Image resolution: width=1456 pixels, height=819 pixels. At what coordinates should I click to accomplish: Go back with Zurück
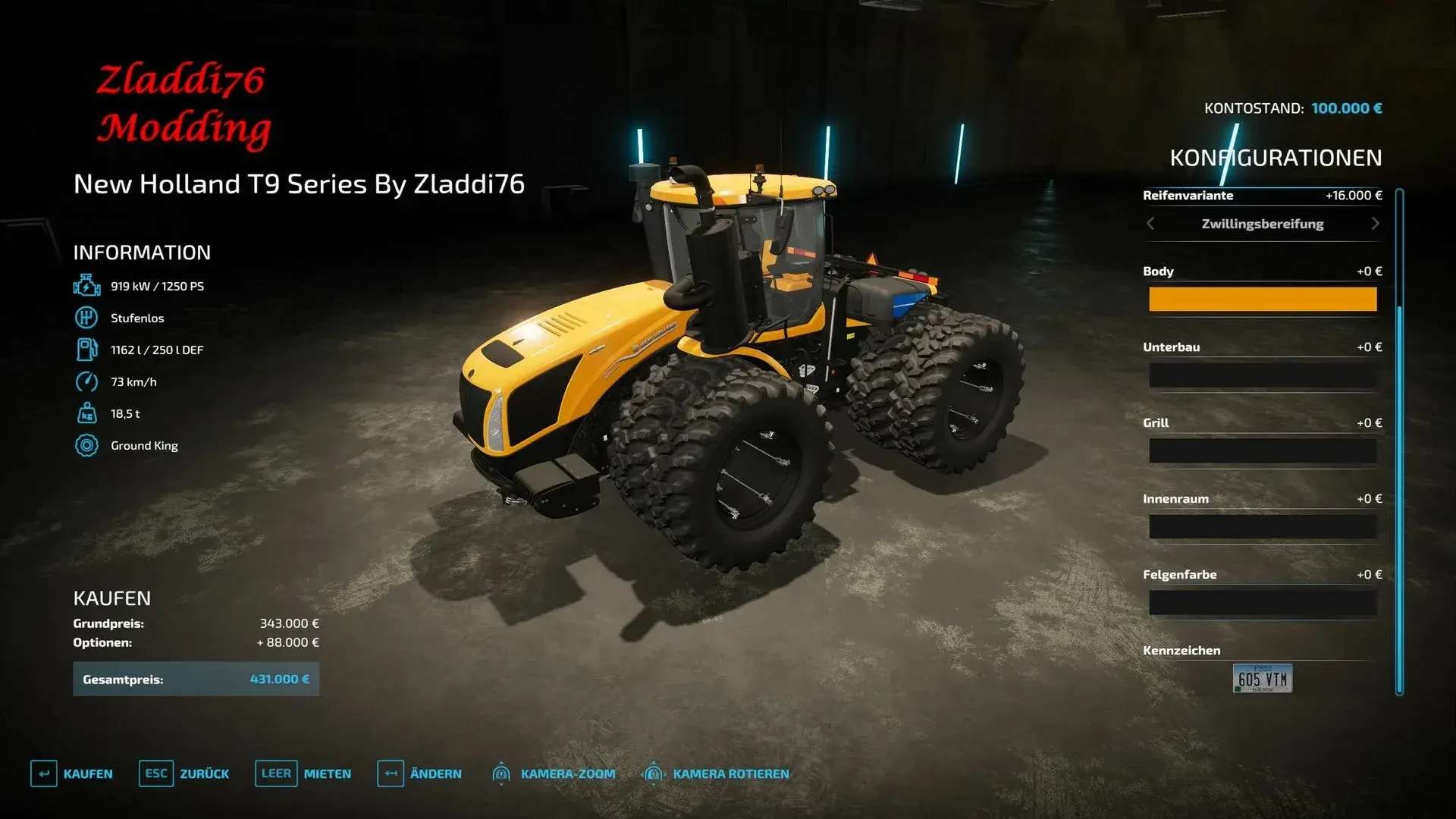click(184, 773)
